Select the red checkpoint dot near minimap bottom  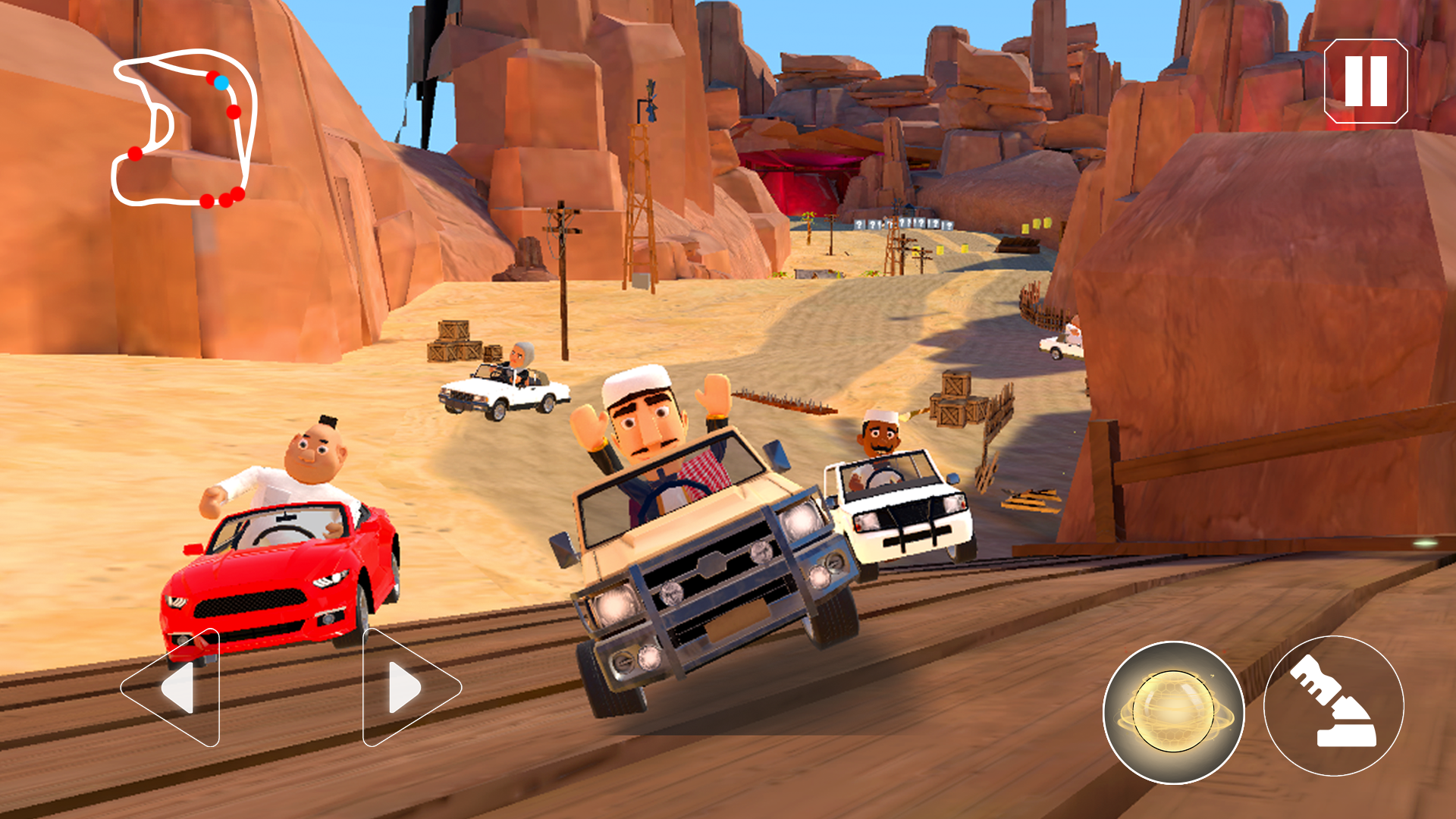[x=207, y=202]
